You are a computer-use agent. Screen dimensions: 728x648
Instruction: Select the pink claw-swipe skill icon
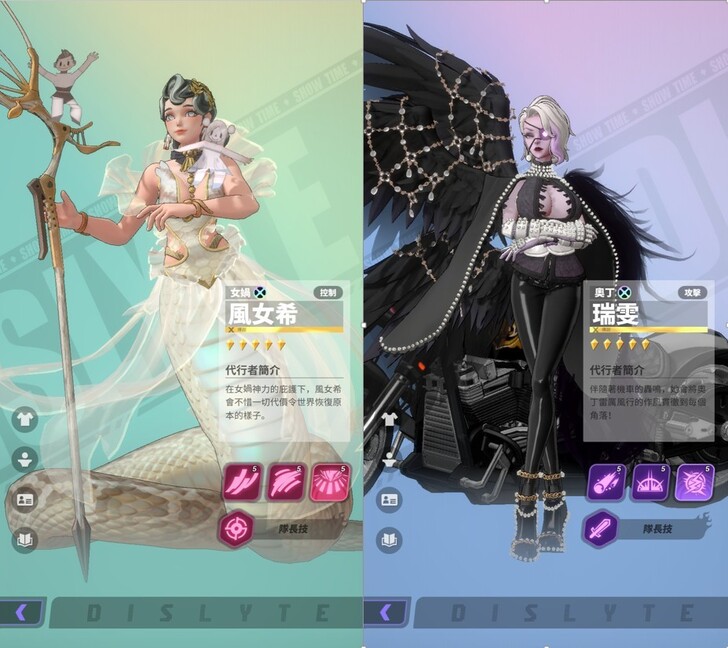point(287,482)
